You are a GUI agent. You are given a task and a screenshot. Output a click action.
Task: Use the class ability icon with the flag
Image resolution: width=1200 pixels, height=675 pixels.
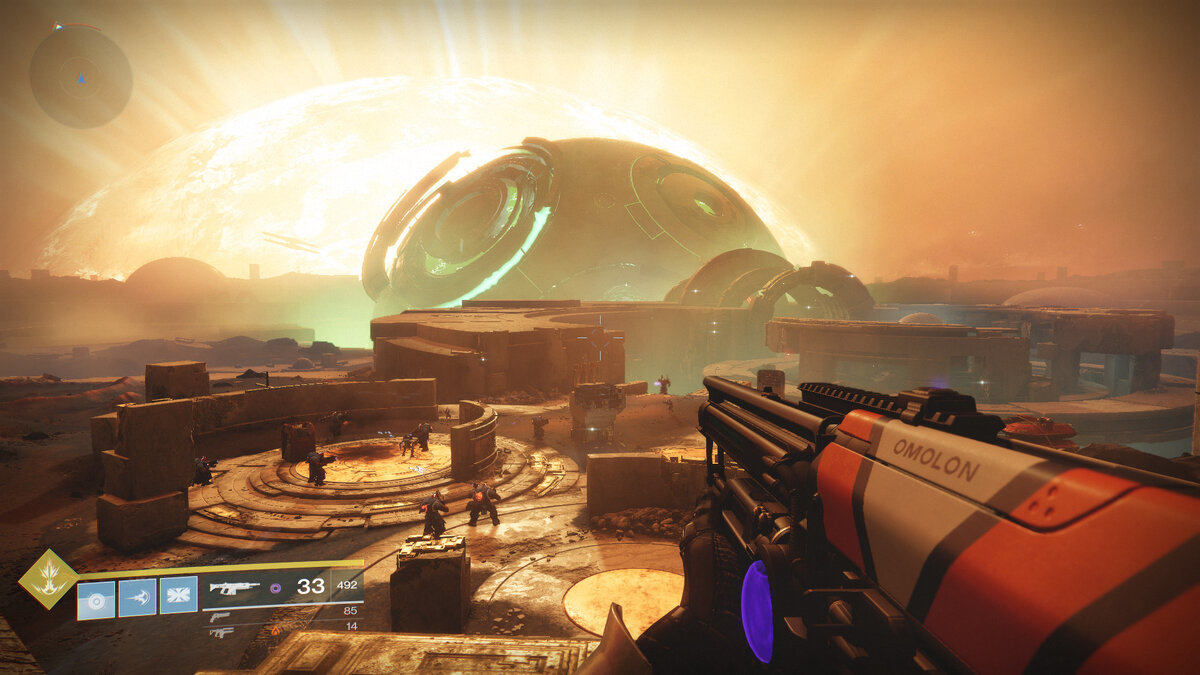pos(178,595)
